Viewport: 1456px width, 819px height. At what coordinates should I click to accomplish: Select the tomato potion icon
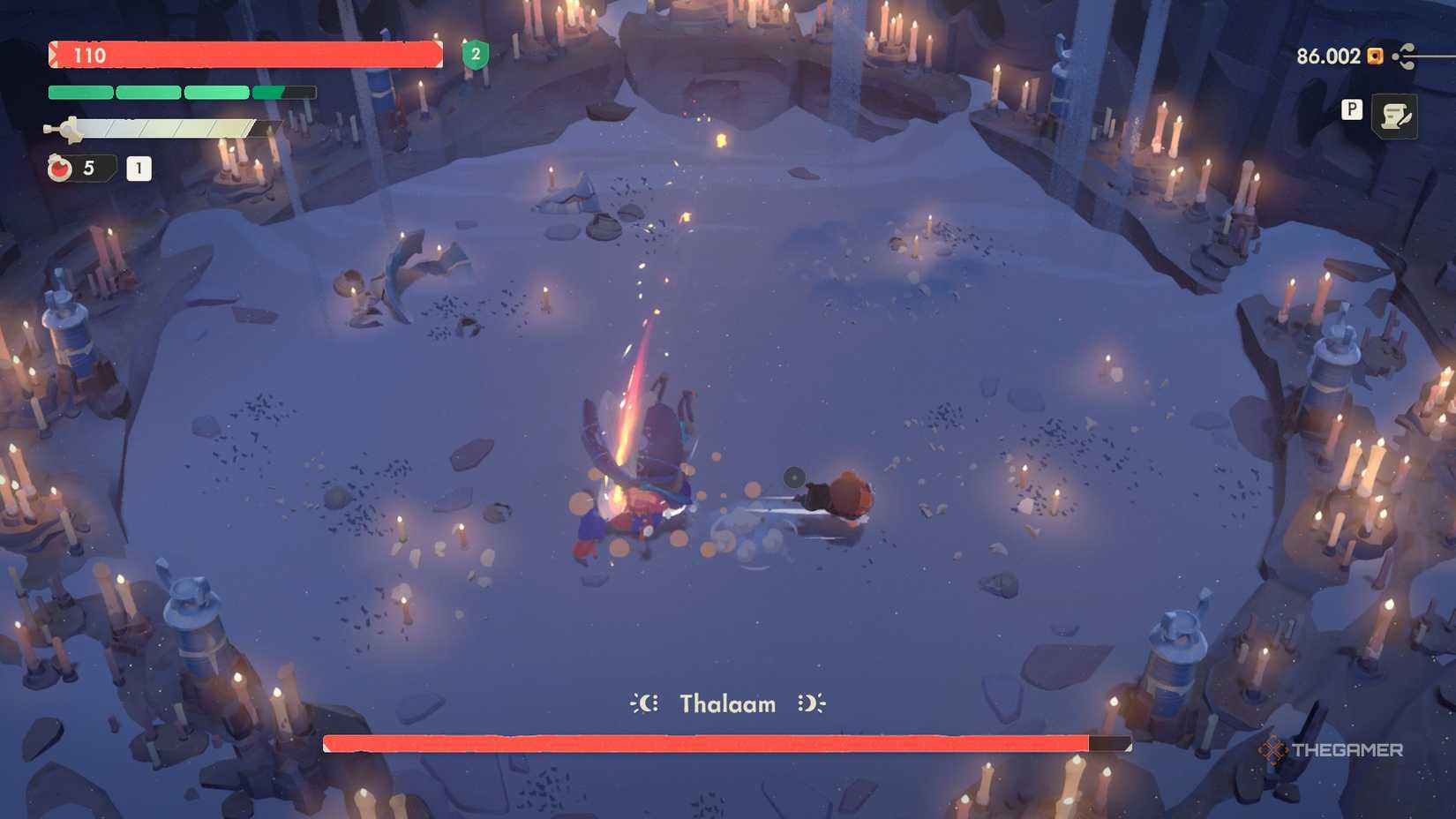(59, 168)
